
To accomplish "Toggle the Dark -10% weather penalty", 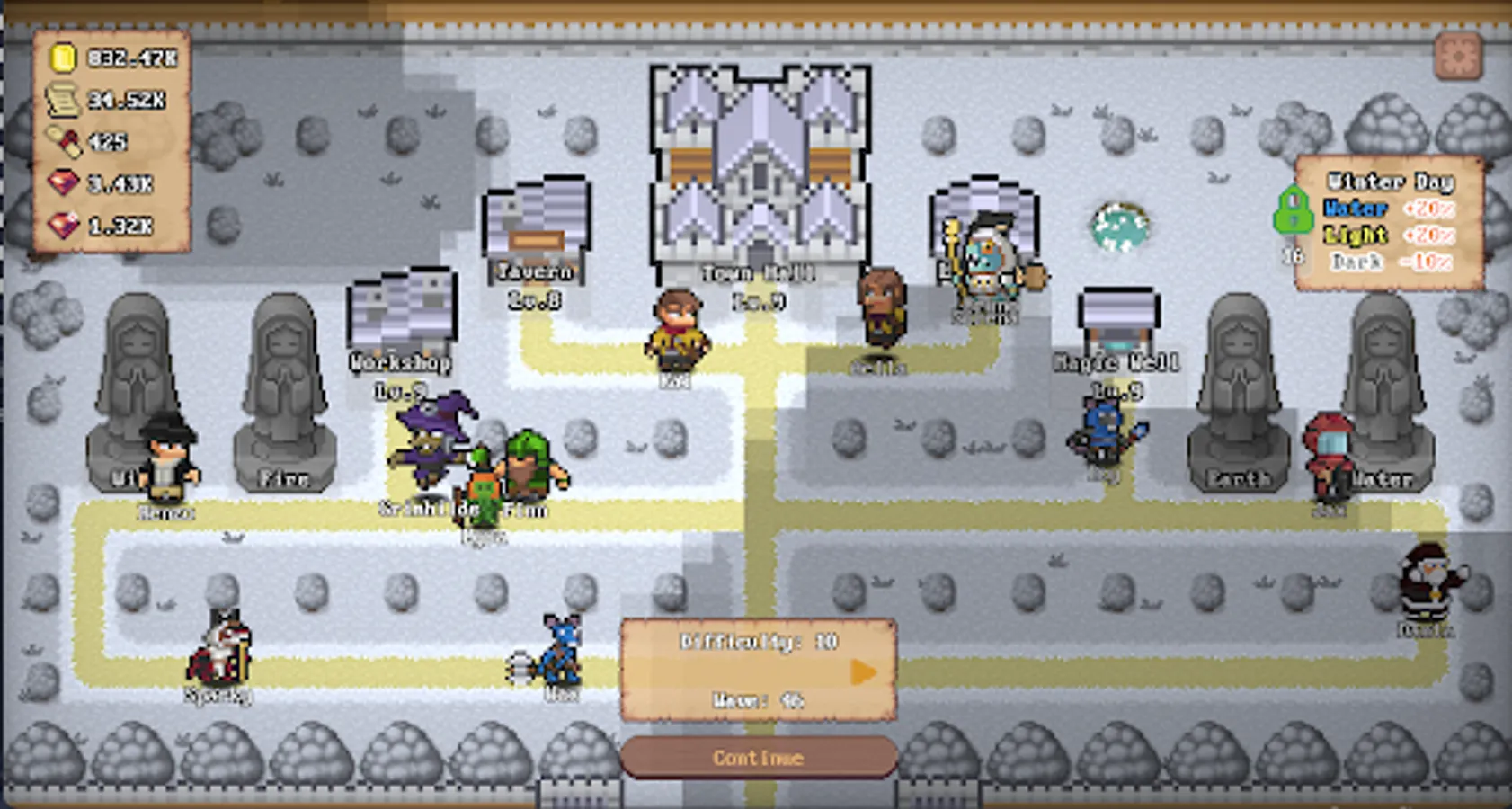I will 1388,262.
